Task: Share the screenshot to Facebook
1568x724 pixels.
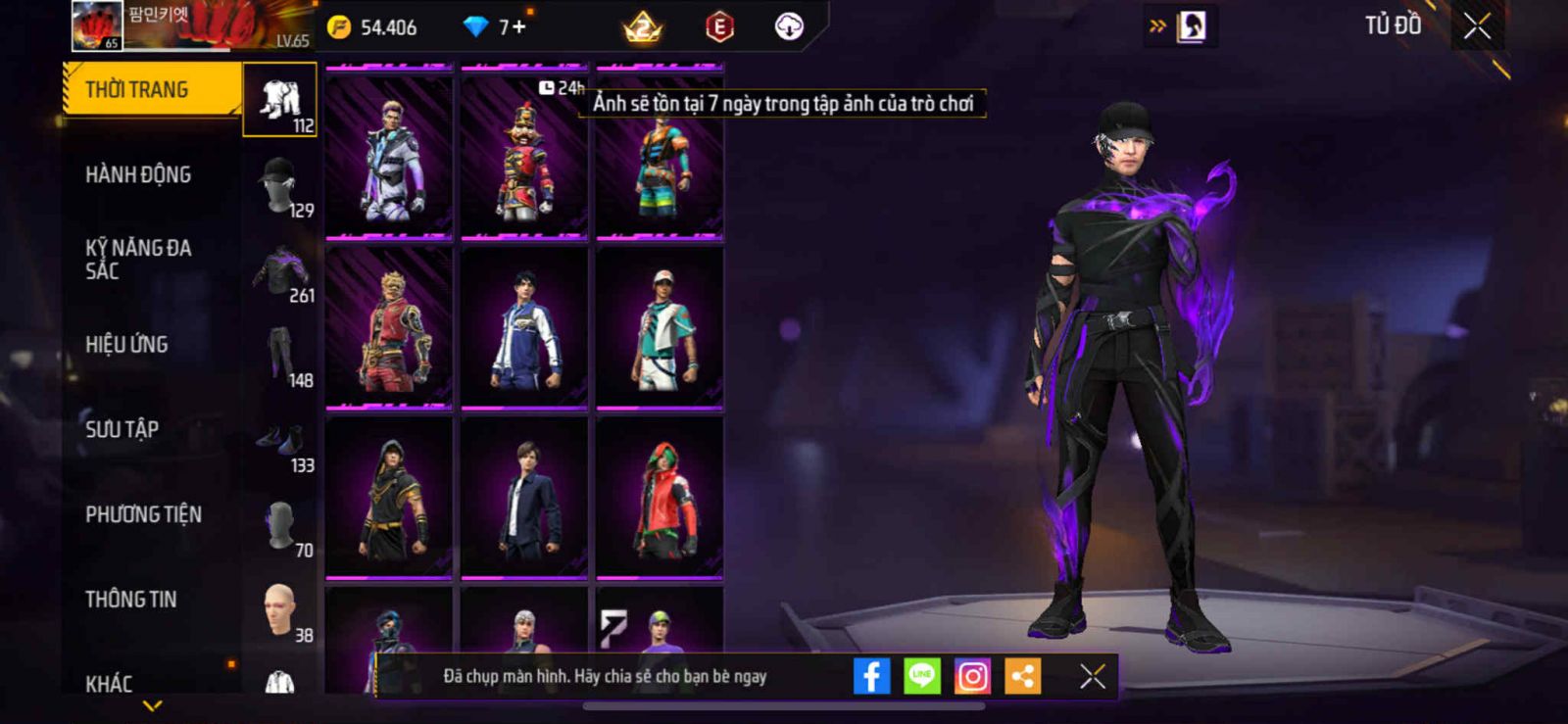Action: tap(871, 676)
